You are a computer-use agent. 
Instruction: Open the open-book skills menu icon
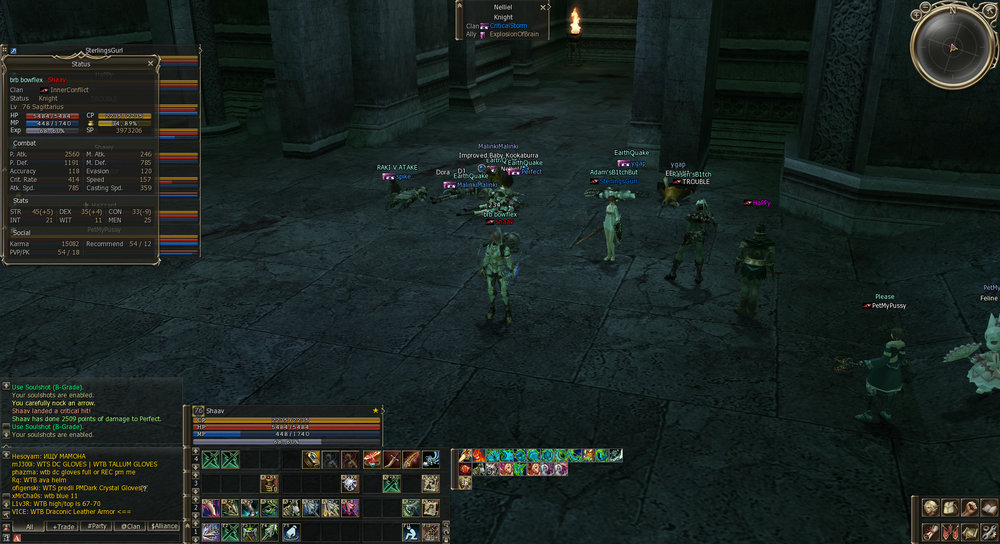(987, 508)
